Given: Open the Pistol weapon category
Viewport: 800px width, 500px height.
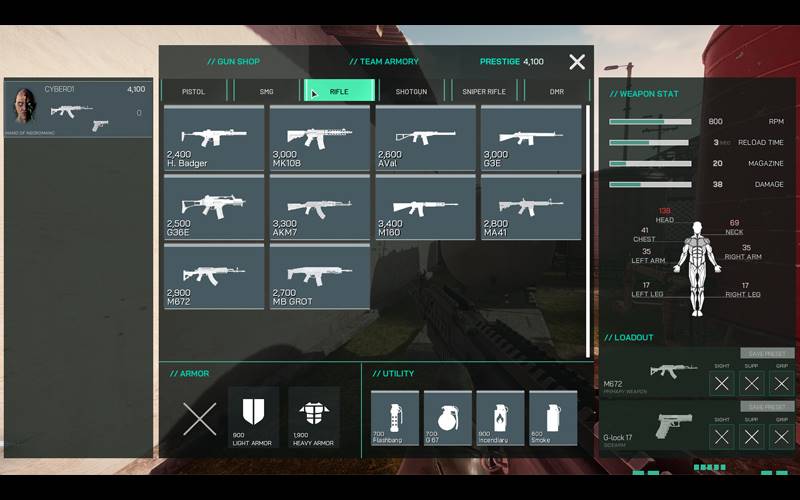Looking at the screenshot, I should 193,91.
